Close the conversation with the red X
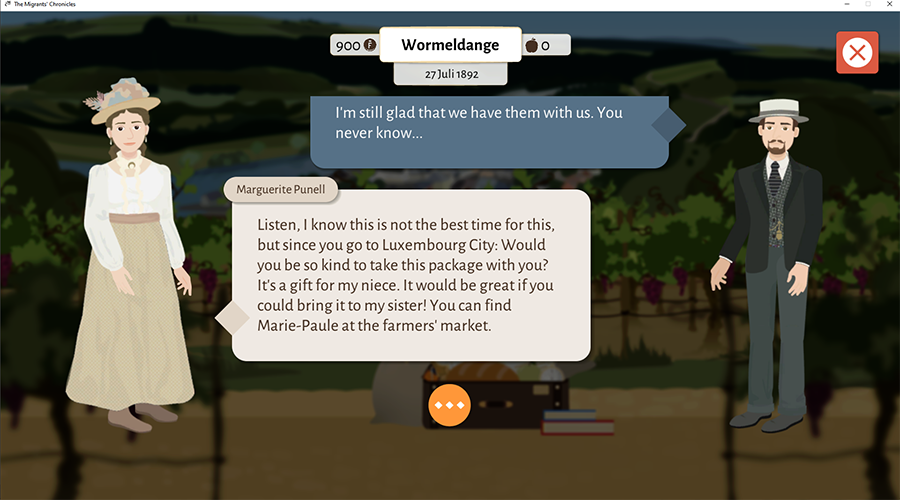900x500 pixels. (x=857, y=53)
